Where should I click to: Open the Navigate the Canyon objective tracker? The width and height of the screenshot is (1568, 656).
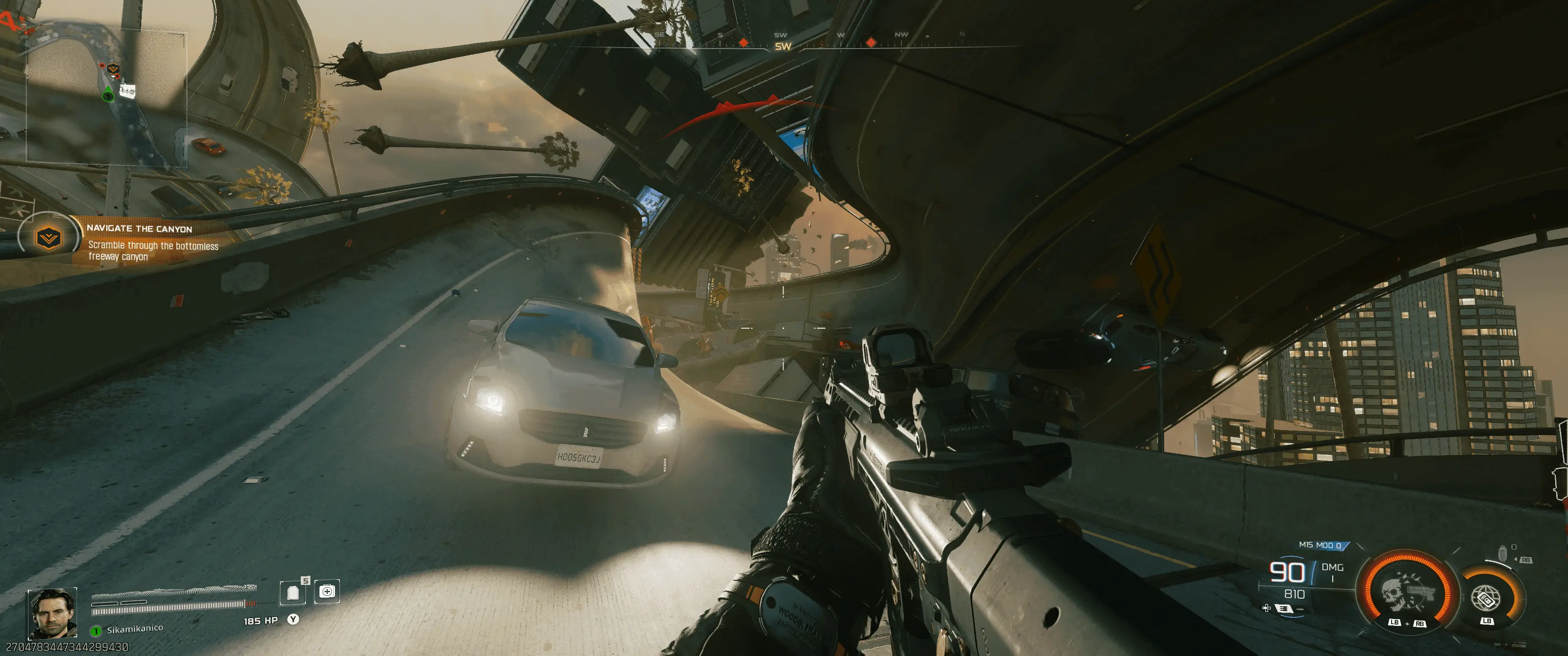pyautogui.click(x=140, y=241)
